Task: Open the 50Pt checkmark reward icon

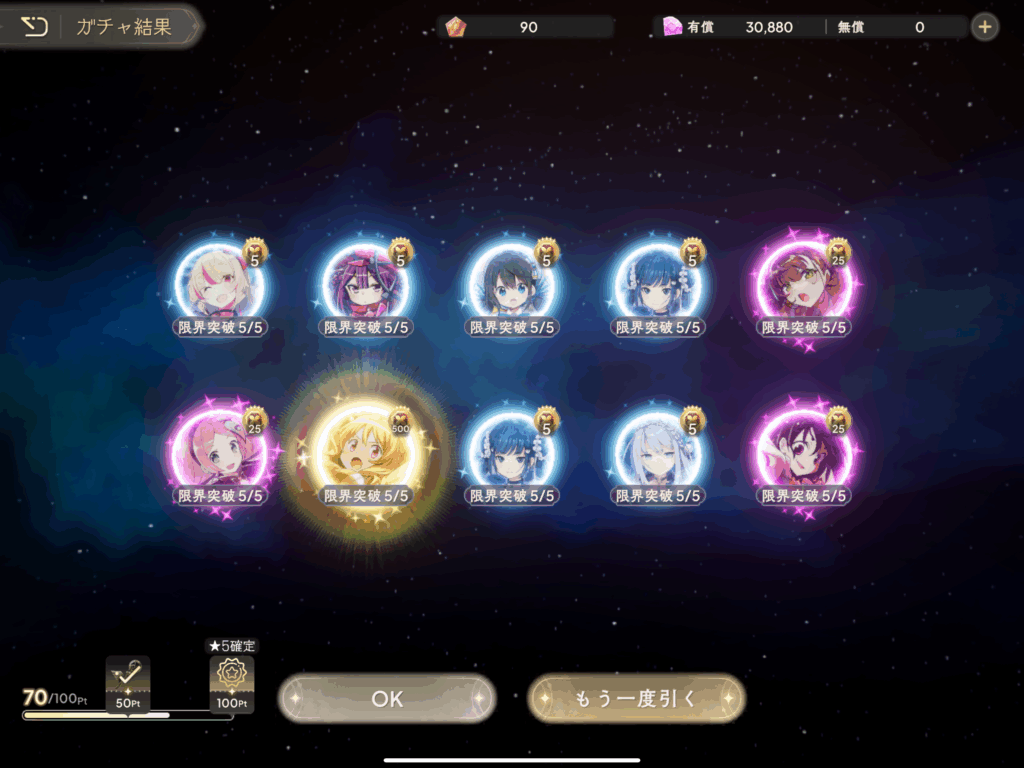Action: pos(128,681)
